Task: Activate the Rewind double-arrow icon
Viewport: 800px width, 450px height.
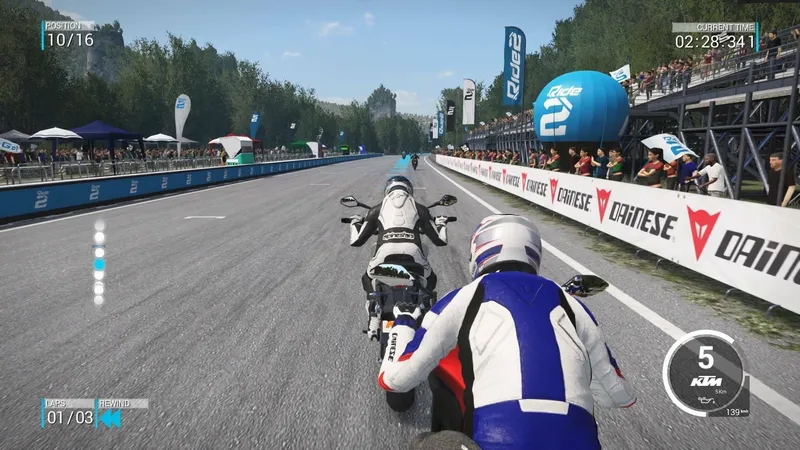Action: 109,418
